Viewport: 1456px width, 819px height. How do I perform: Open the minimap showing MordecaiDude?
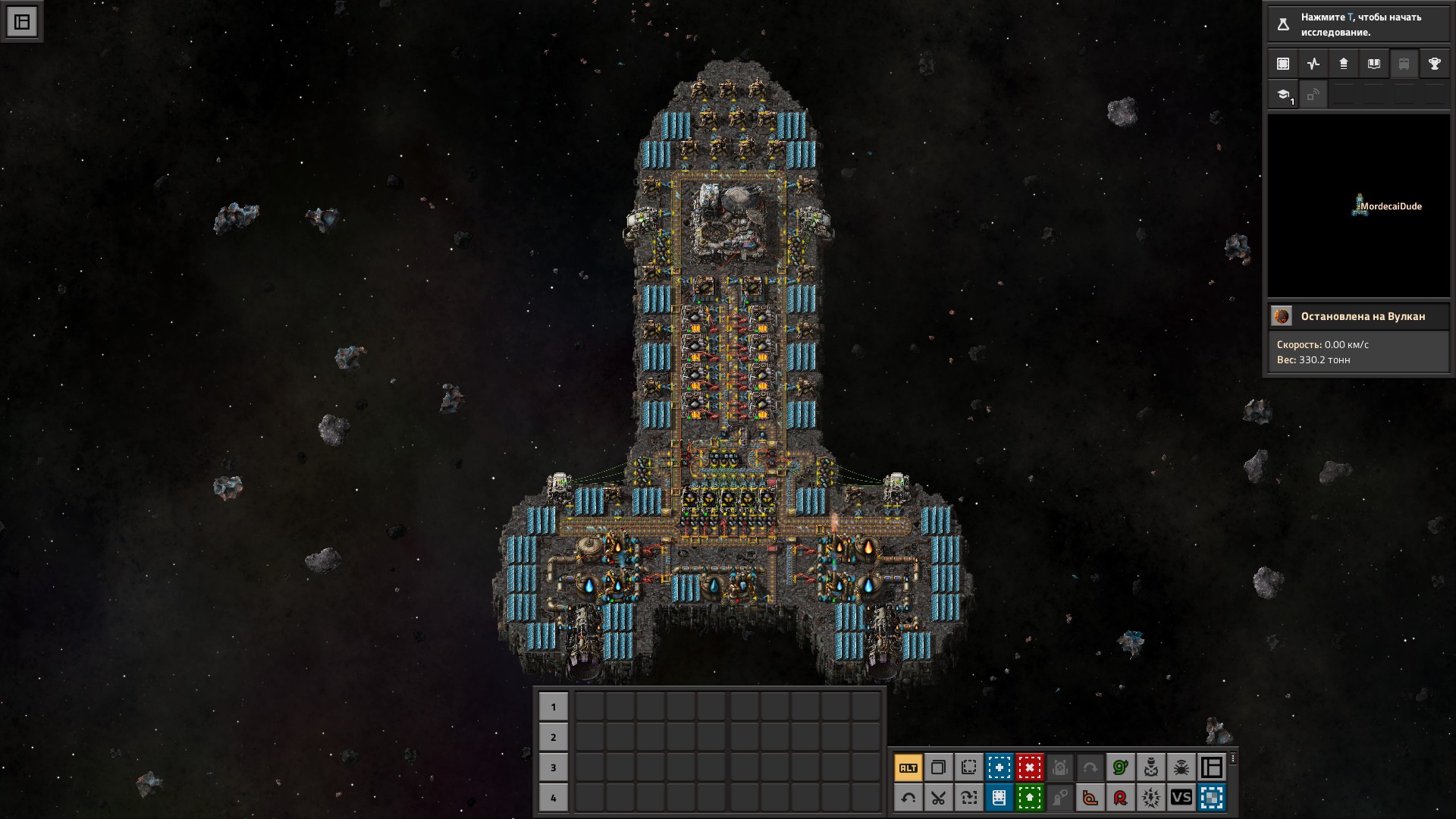point(1358,206)
